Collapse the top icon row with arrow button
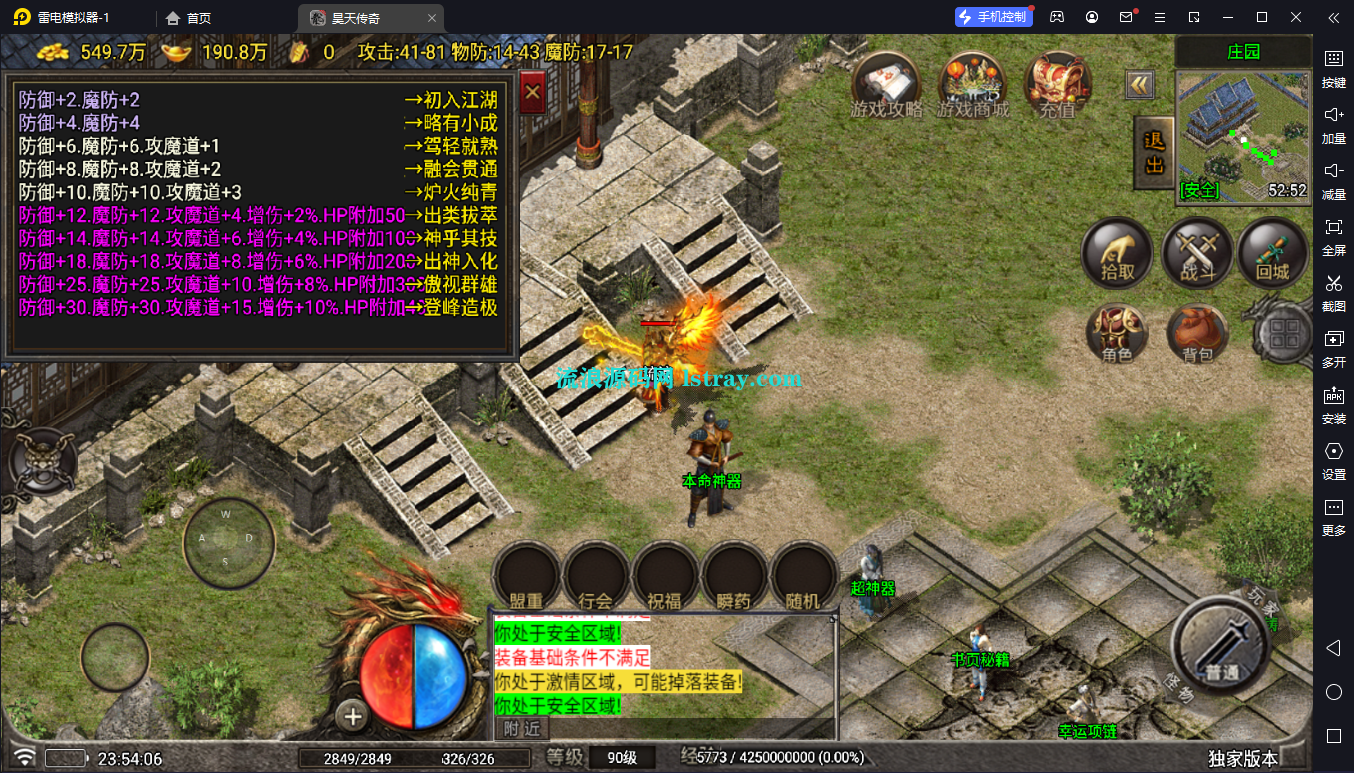The width and height of the screenshot is (1354, 773). coord(1140,85)
